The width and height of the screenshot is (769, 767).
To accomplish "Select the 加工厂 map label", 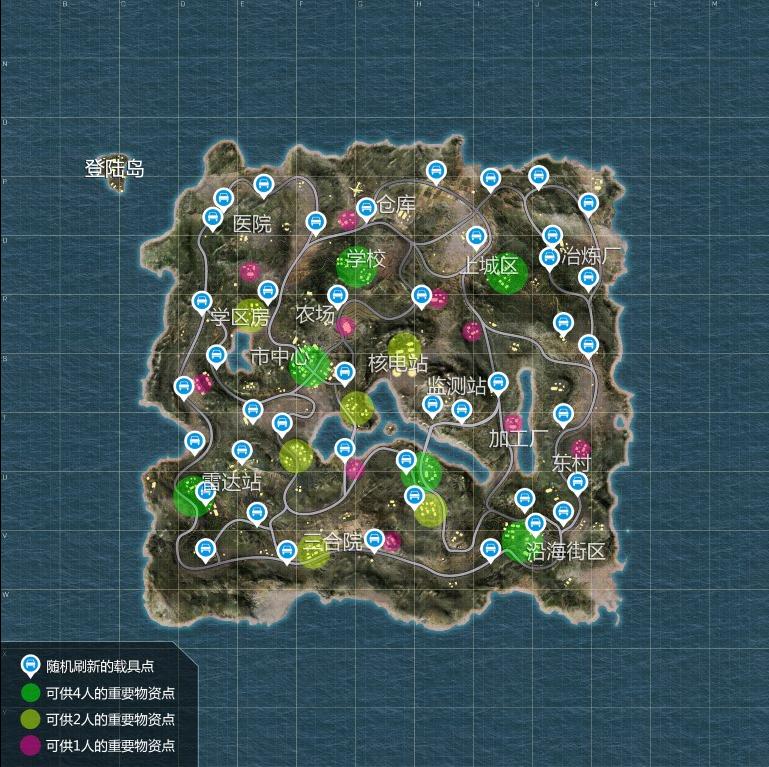I will click(518, 438).
